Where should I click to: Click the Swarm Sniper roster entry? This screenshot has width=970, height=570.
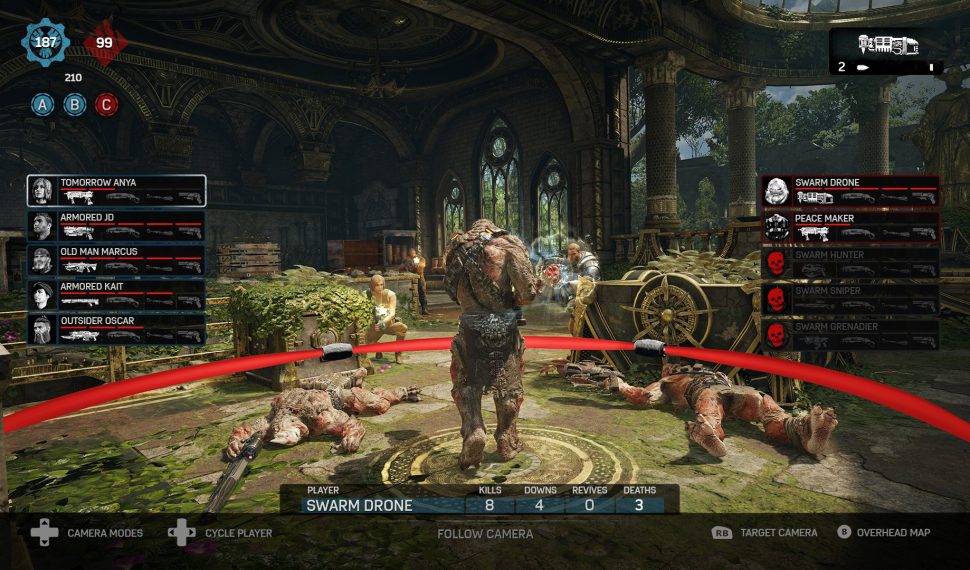click(x=851, y=298)
